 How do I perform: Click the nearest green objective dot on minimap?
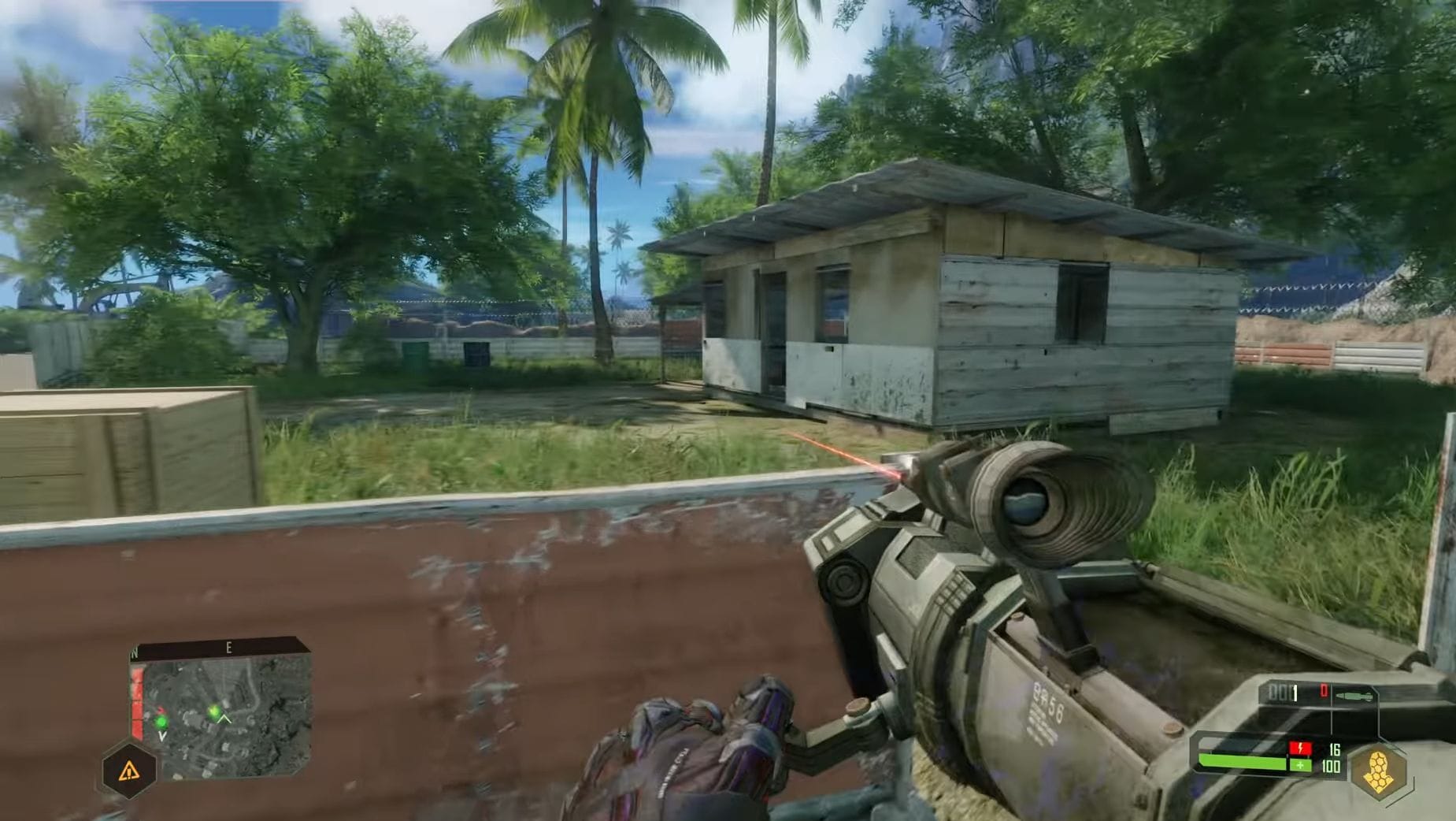coord(161,723)
